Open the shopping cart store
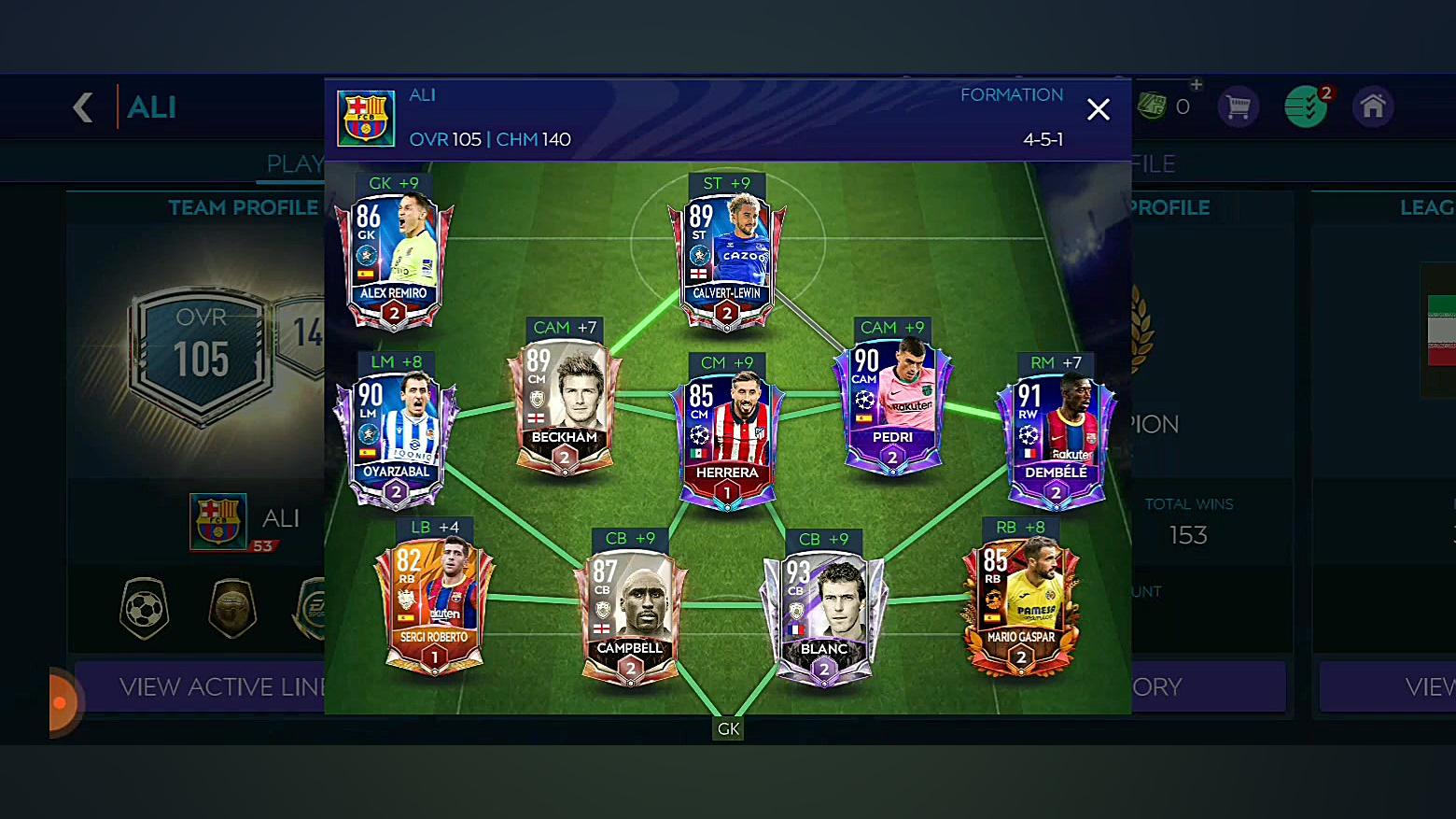This screenshot has width=1456, height=819. click(x=1239, y=107)
